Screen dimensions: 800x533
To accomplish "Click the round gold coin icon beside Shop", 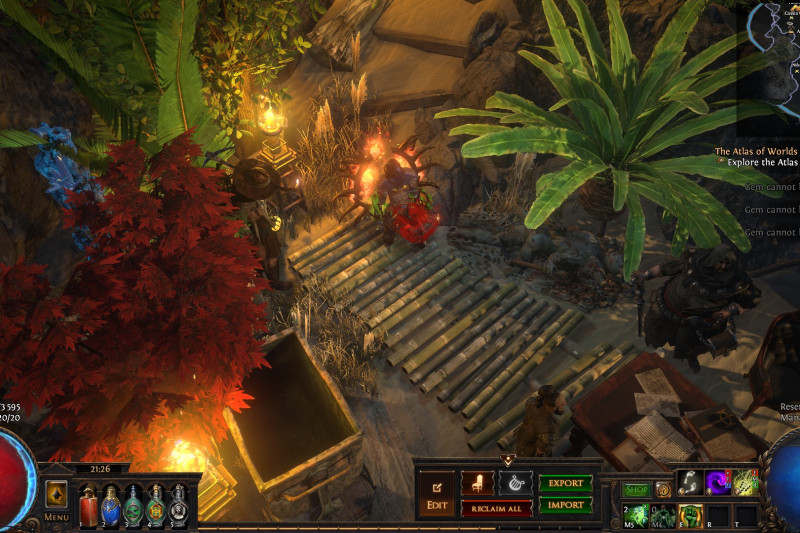I will coord(663,490).
